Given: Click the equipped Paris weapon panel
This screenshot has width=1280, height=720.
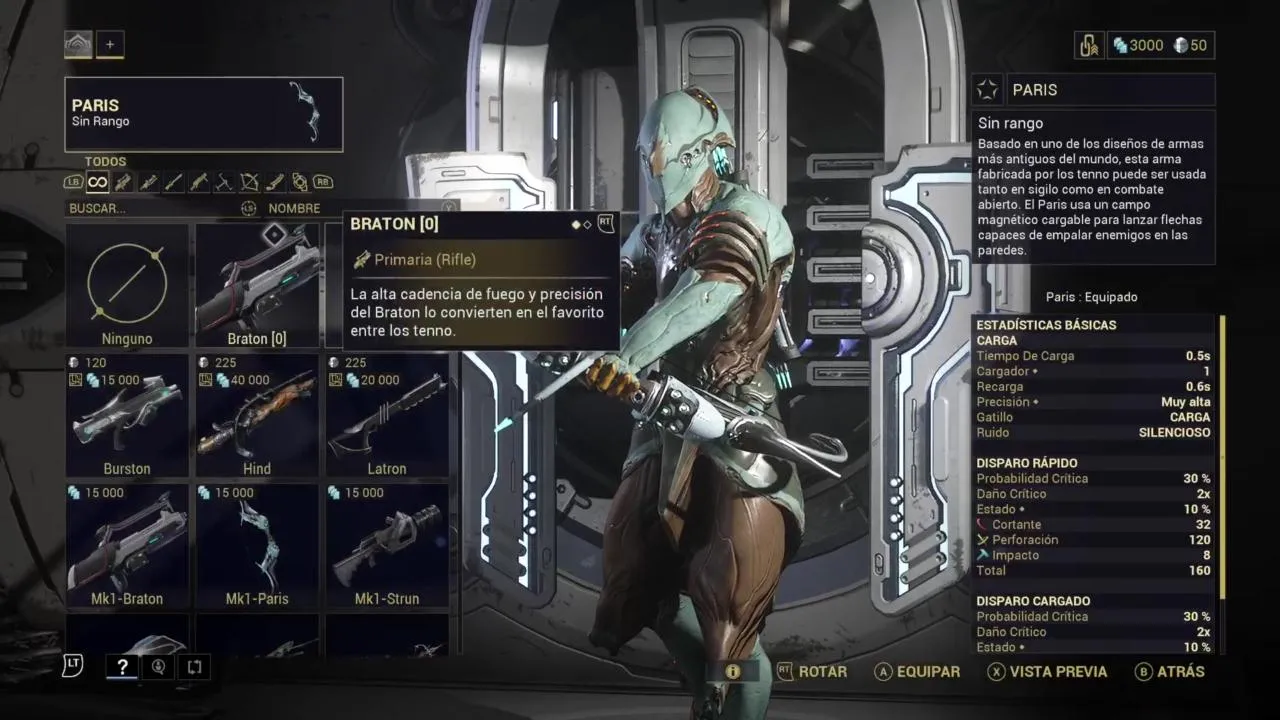Looking at the screenshot, I should pos(204,114).
